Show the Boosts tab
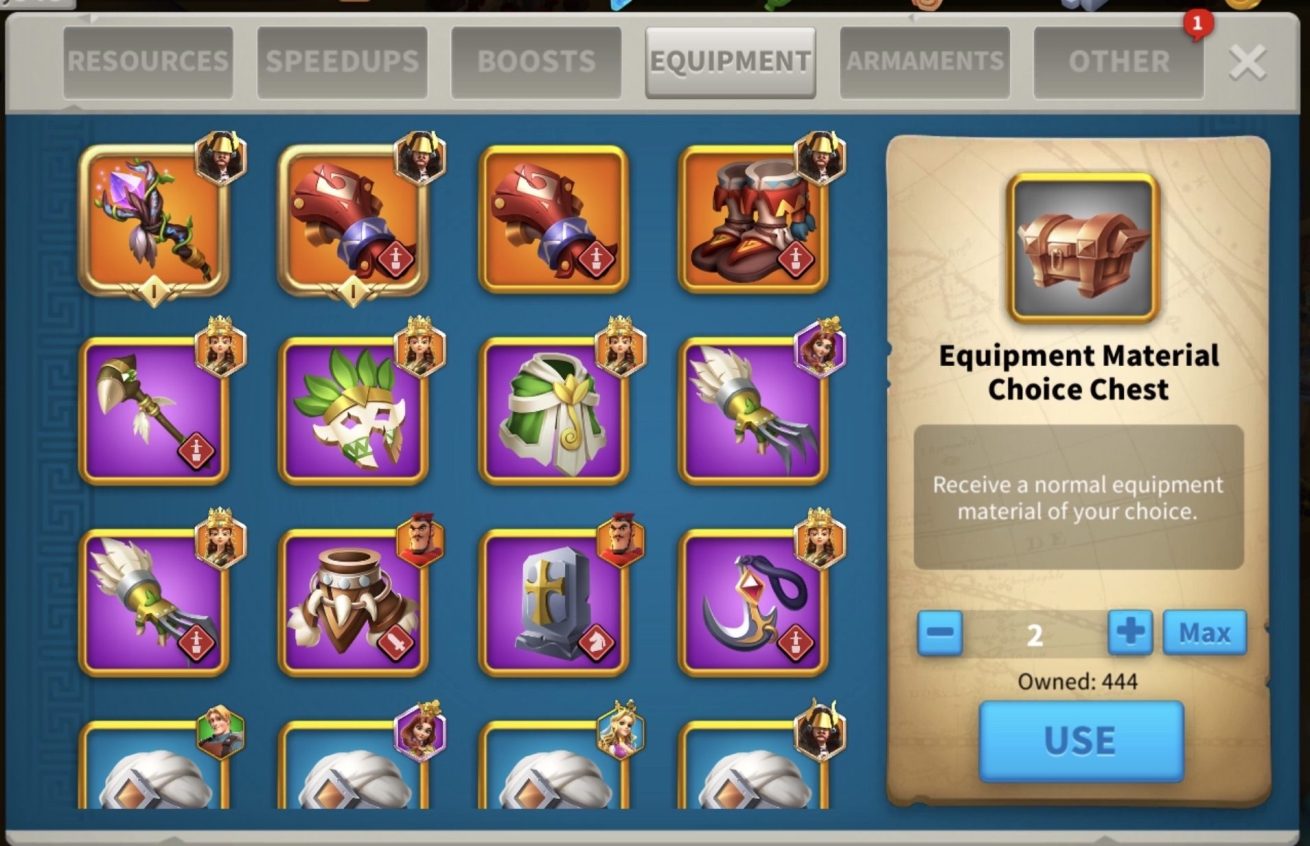This screenshot has width=1310, height=846. [536, 62]
